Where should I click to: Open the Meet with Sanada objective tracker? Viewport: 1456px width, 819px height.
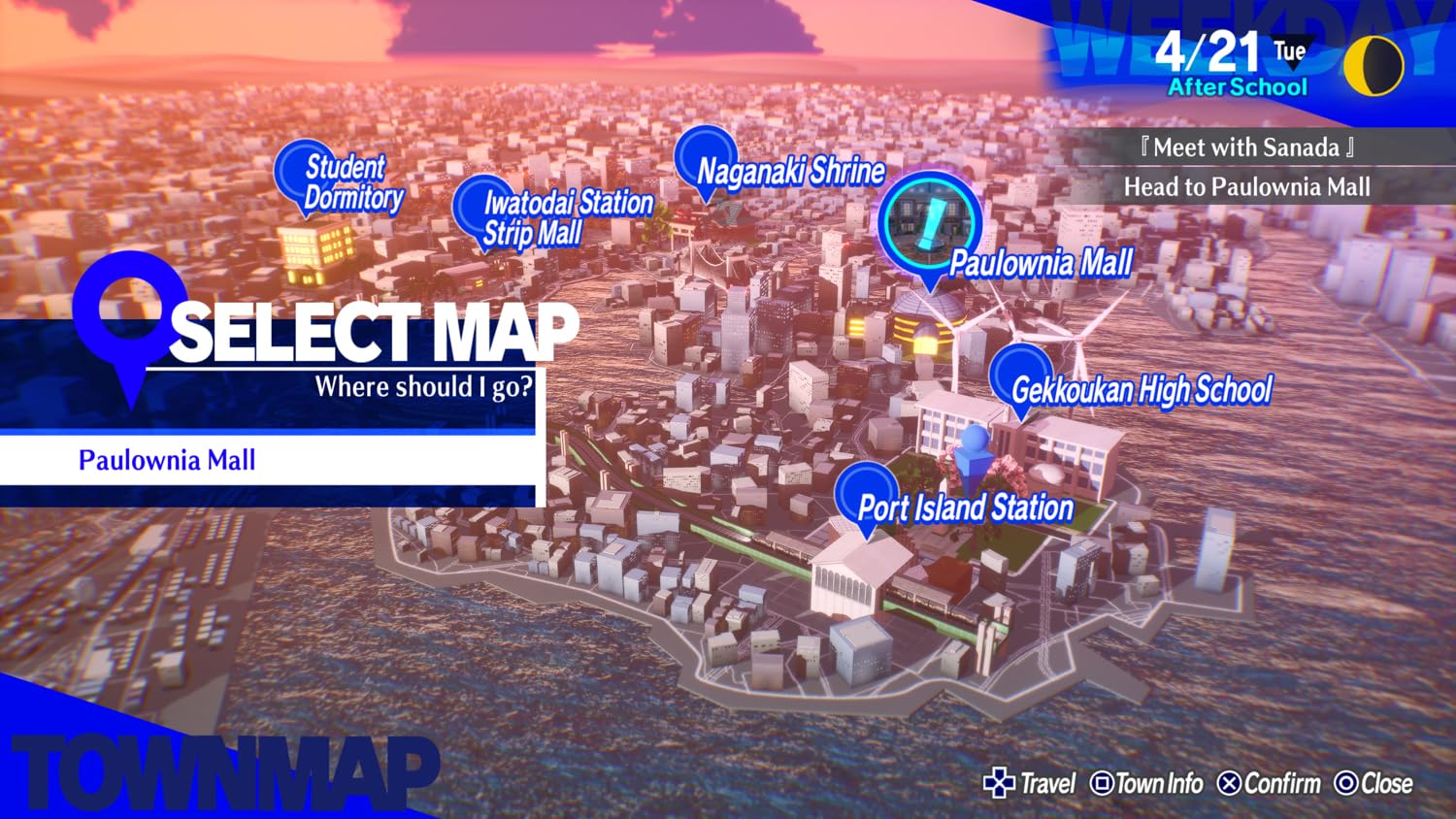(x=1247, y=147)
